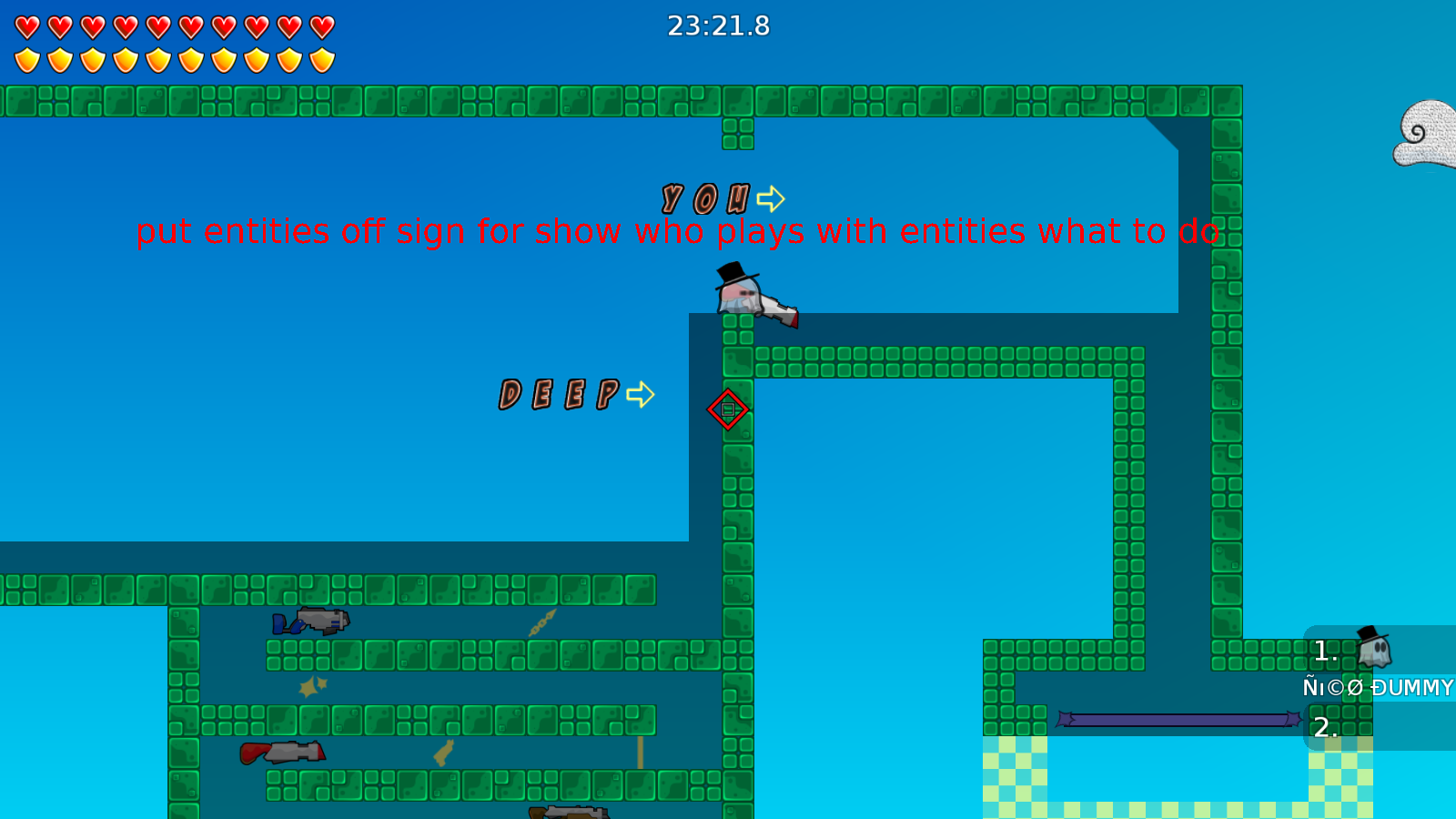Click the arrow next to the DEEP sign
The width and height of the screenshot is (1456, 819).
pos(640,393)
